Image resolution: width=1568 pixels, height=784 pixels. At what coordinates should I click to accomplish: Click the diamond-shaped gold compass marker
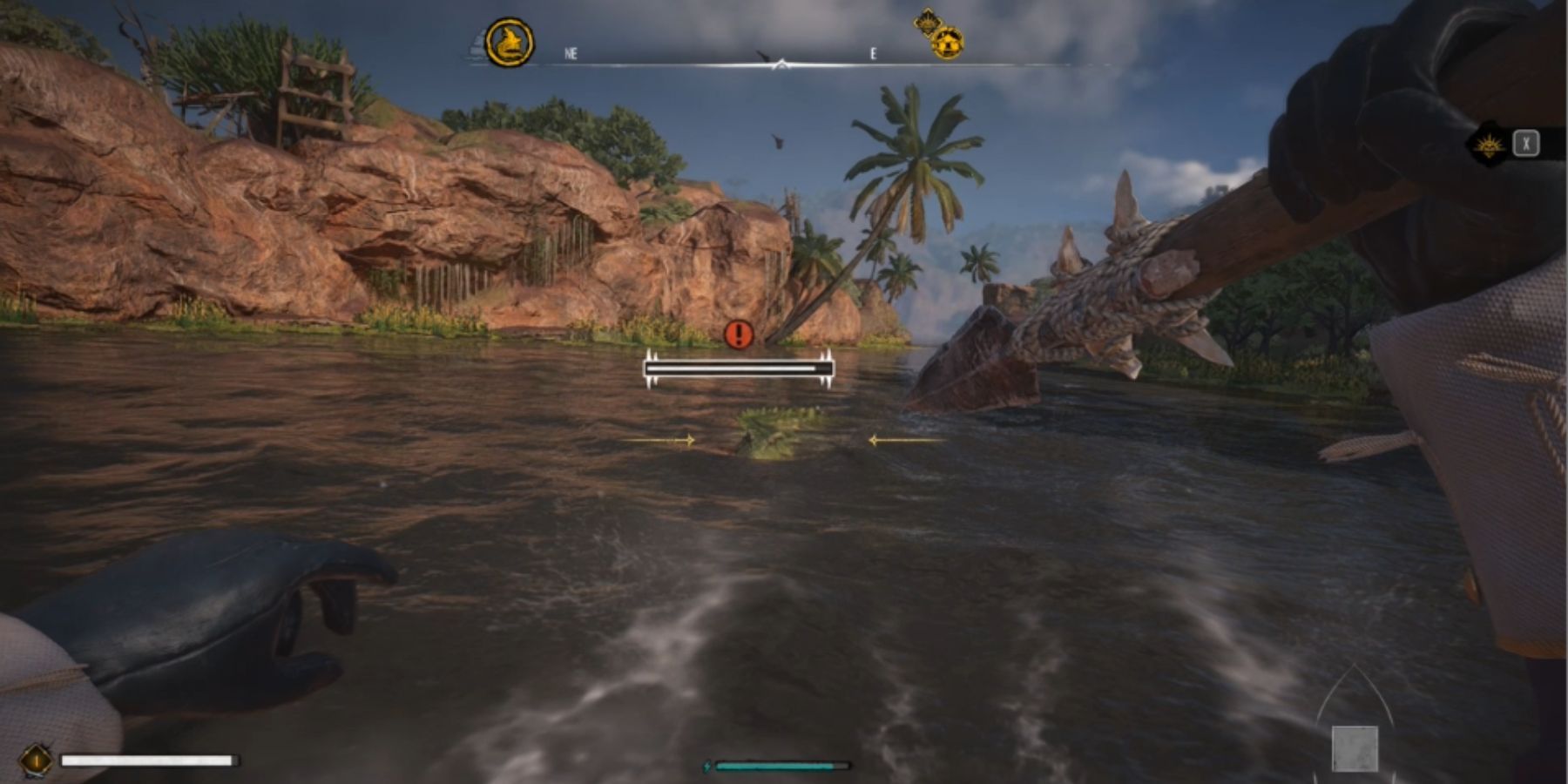[925, 23]
